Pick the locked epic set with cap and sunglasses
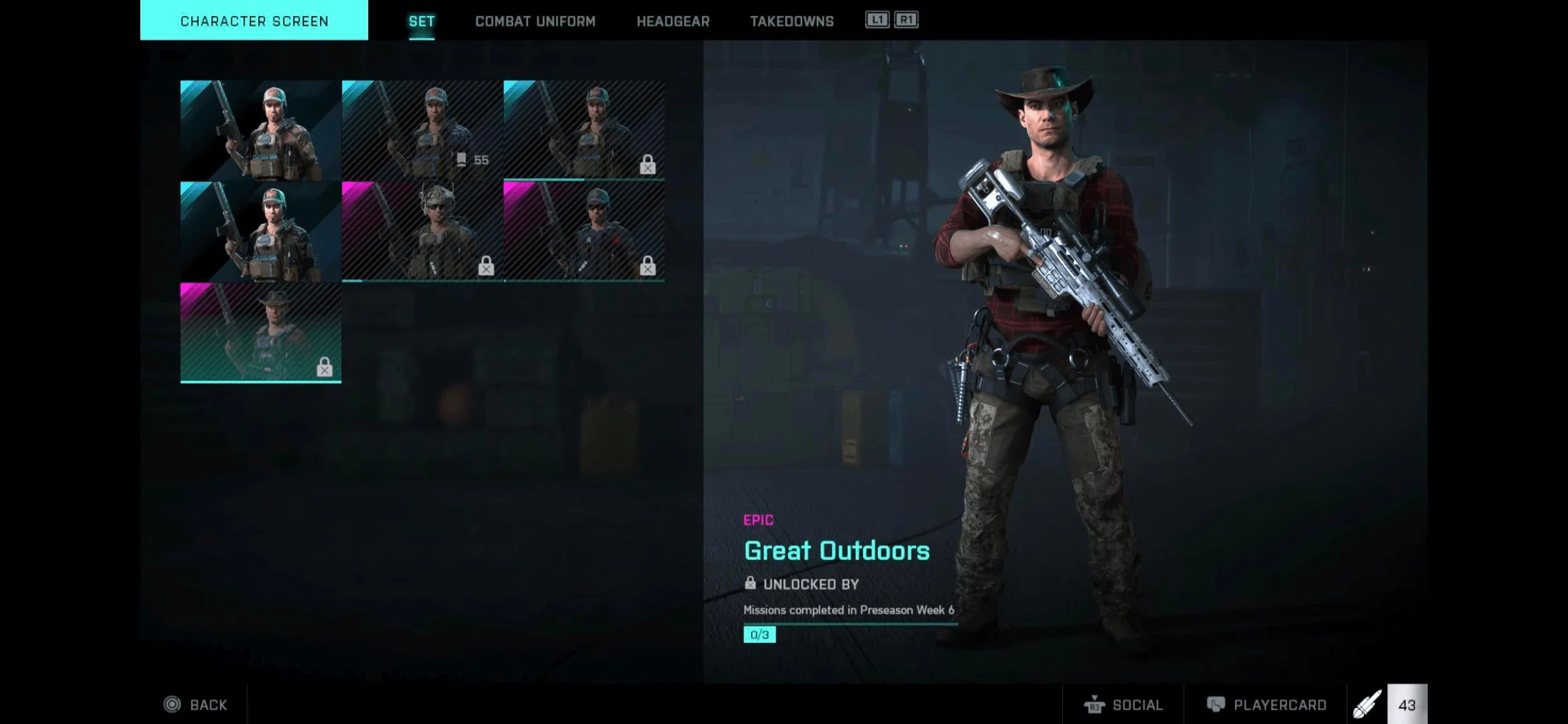The width and height of the screenshot is (1568, 724). click(584, 230)
